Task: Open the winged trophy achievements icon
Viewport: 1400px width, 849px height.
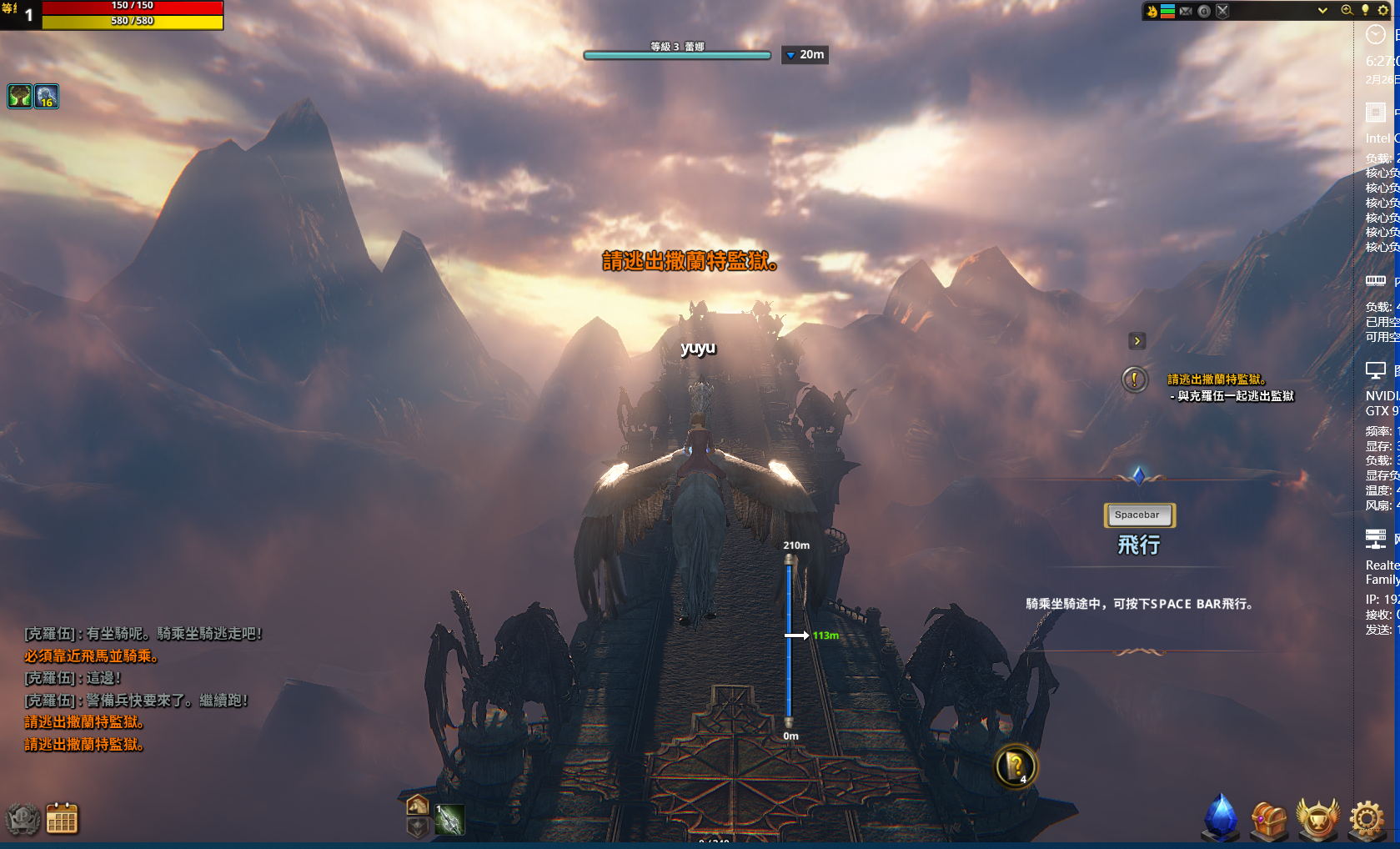Action: pyautogui.click(x=1317, y=818)
